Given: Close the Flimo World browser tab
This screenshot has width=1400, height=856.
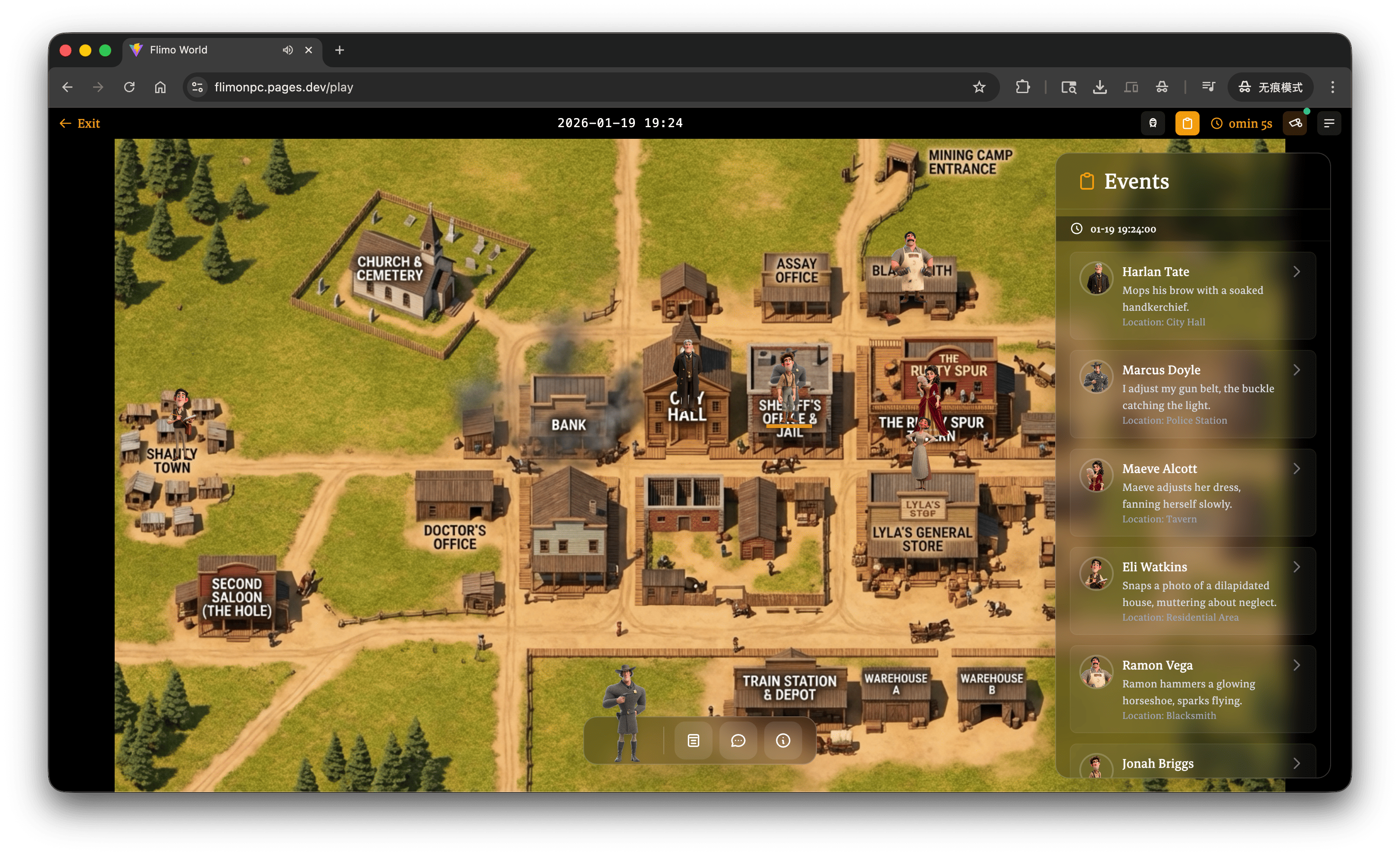Looking at the screenshot, I should point(309,50).
